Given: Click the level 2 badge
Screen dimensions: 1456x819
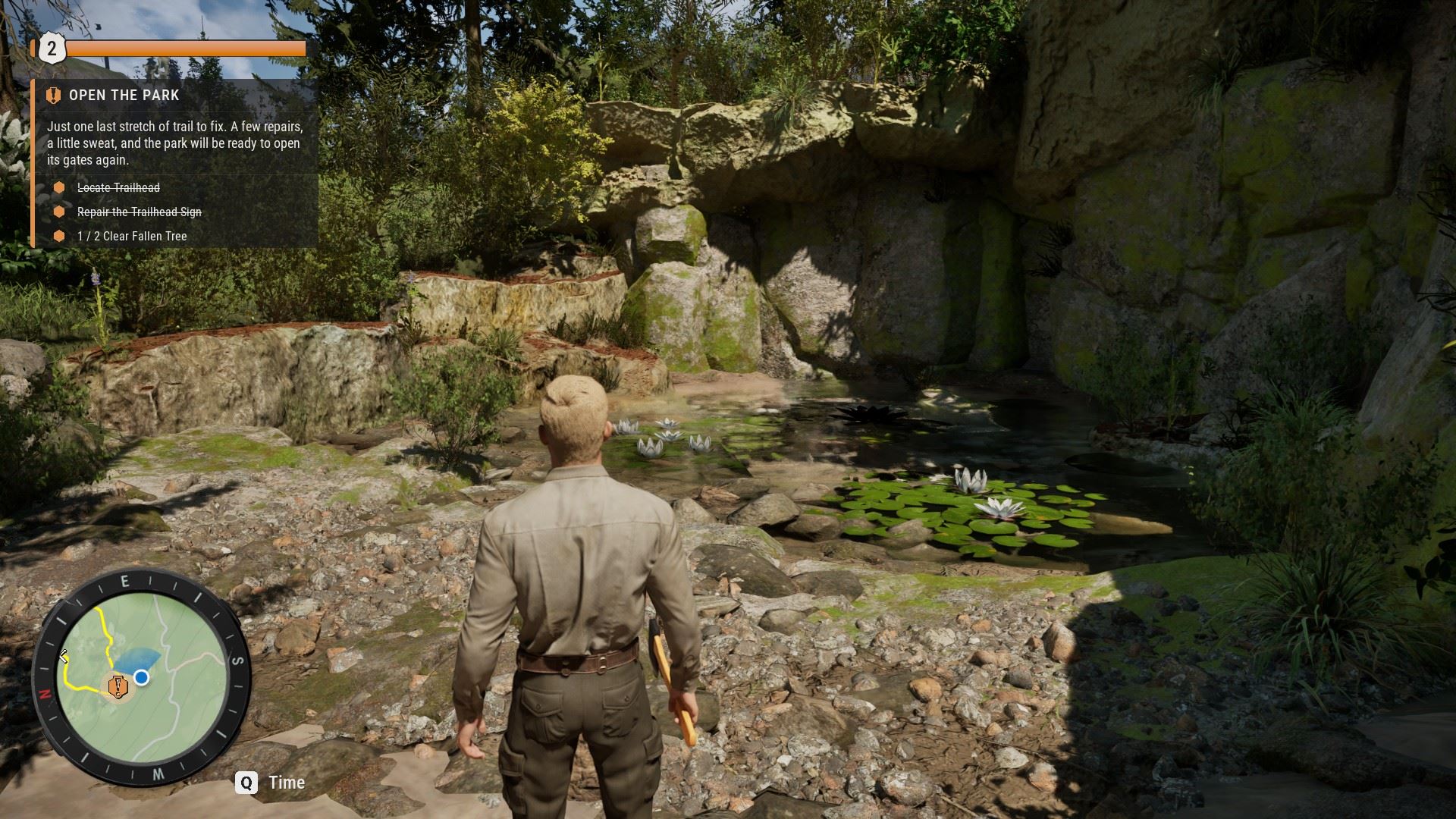Looking at the screenshot, I should [x=52, y=49].
